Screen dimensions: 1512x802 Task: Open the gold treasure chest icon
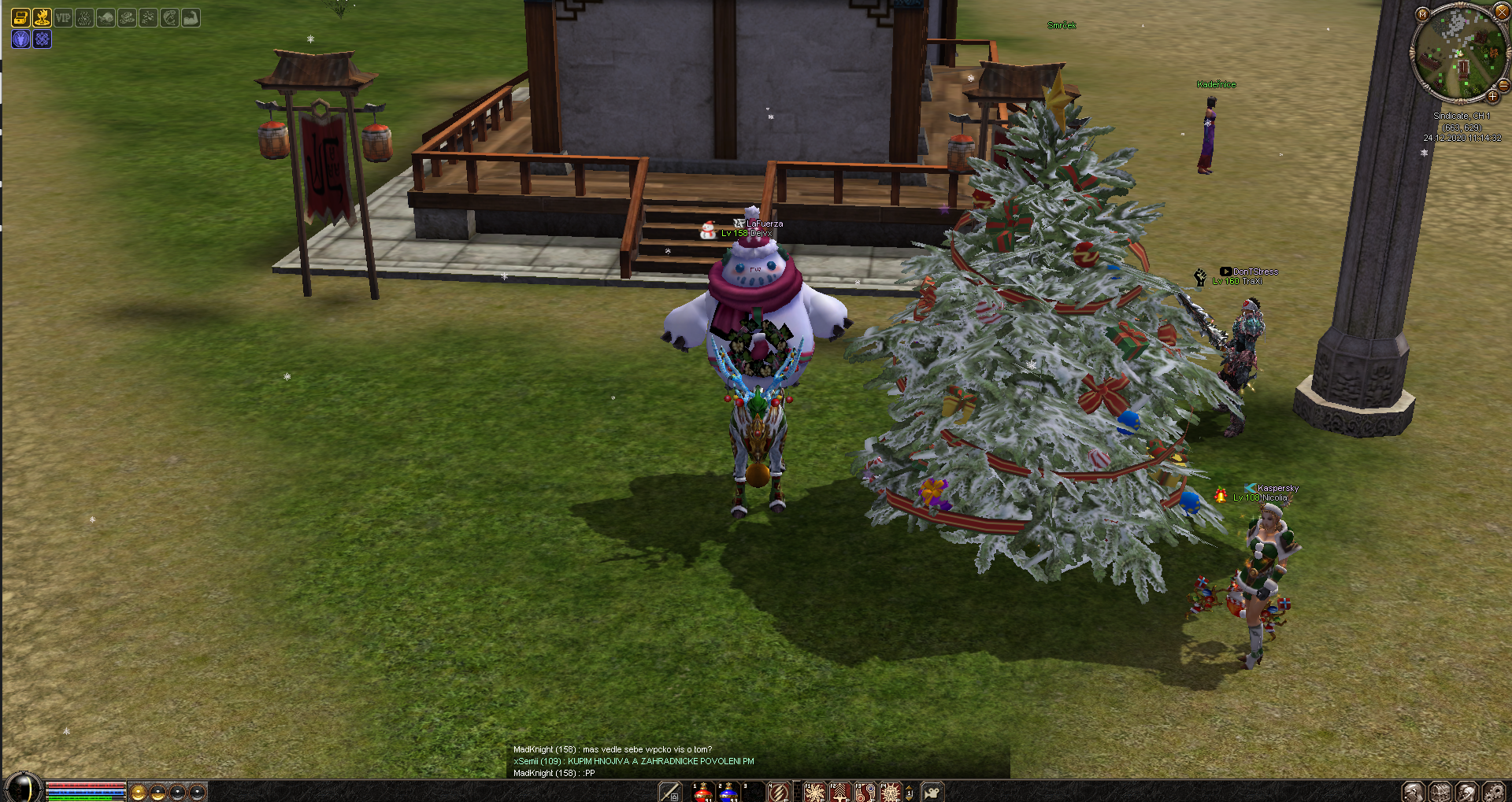20,17
